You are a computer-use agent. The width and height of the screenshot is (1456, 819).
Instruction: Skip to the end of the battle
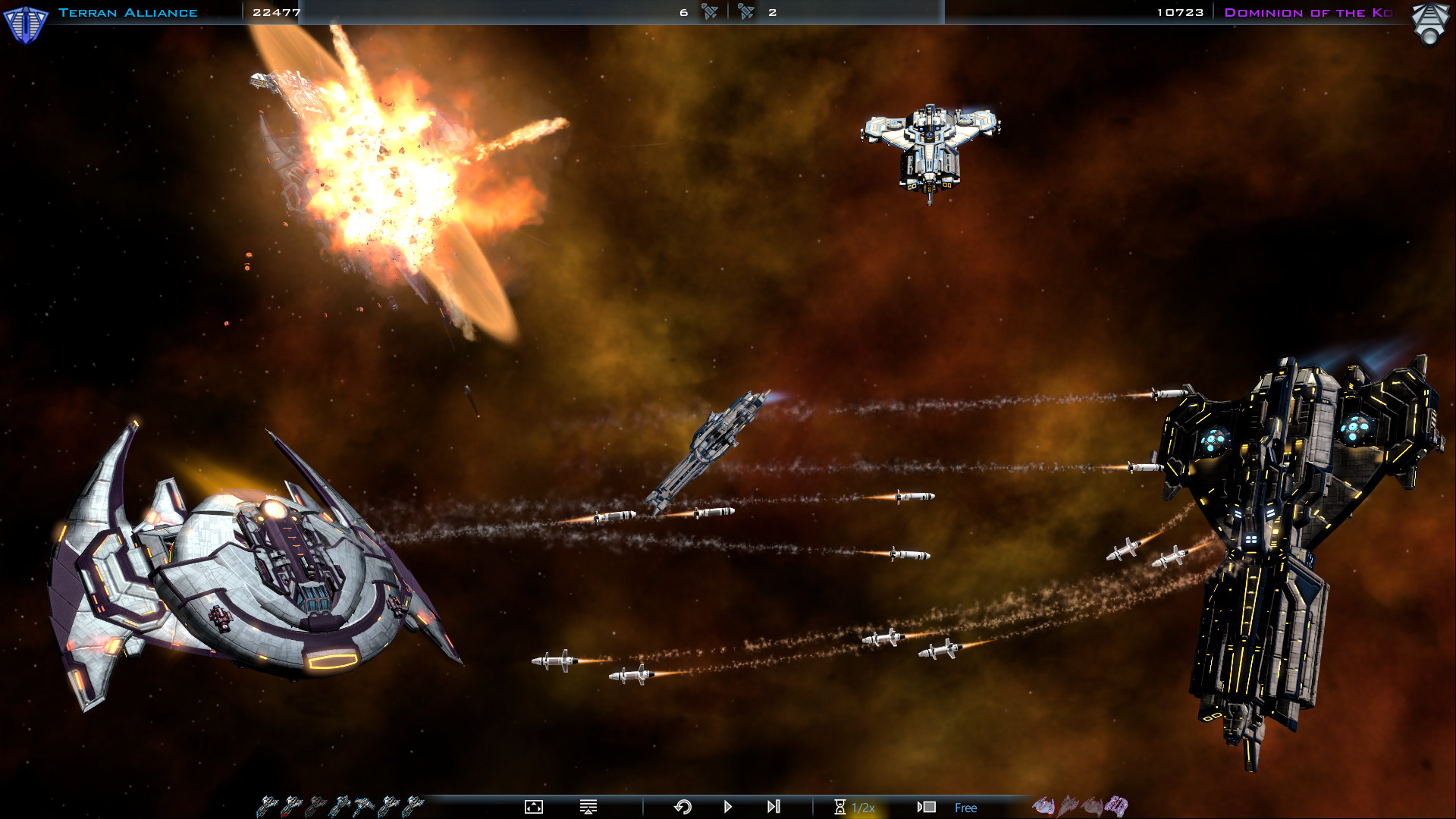(x=772, y=807)
